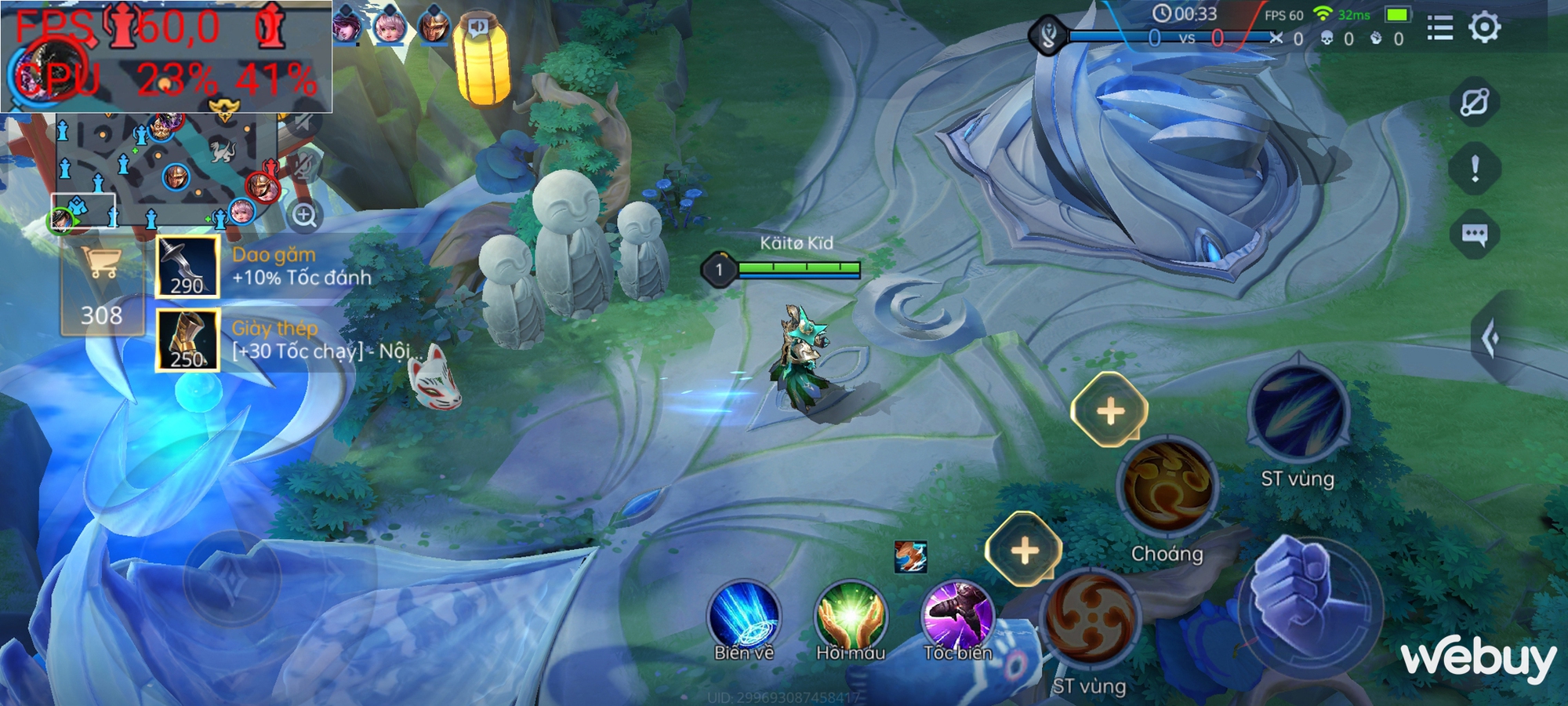This screenshot has width=1568, height=706.
Task: Cast the blue ST vùng ultimate skill
Action: [x=1298, y=413]
